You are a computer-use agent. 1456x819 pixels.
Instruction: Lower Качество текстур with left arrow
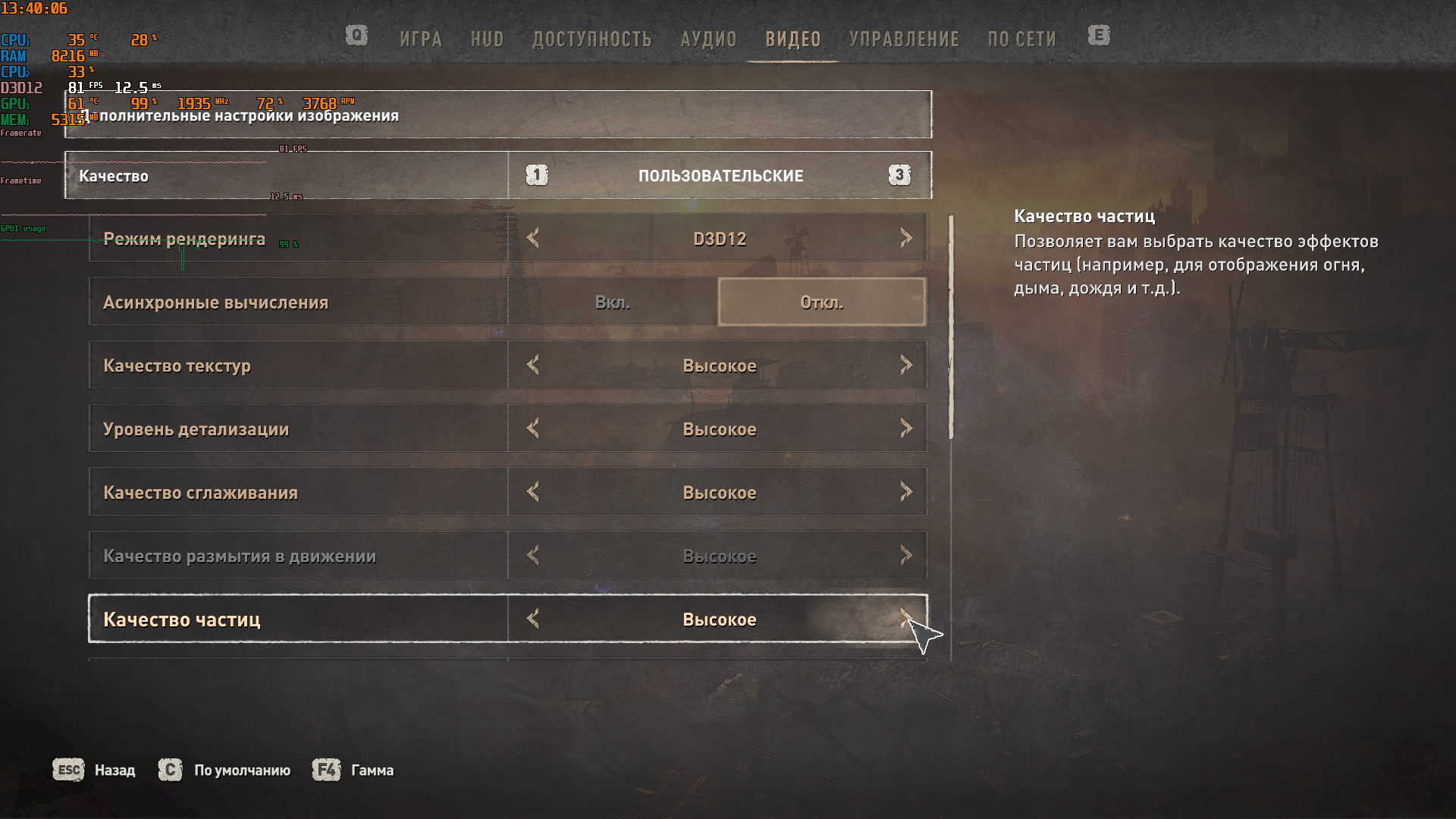(533, 366)
